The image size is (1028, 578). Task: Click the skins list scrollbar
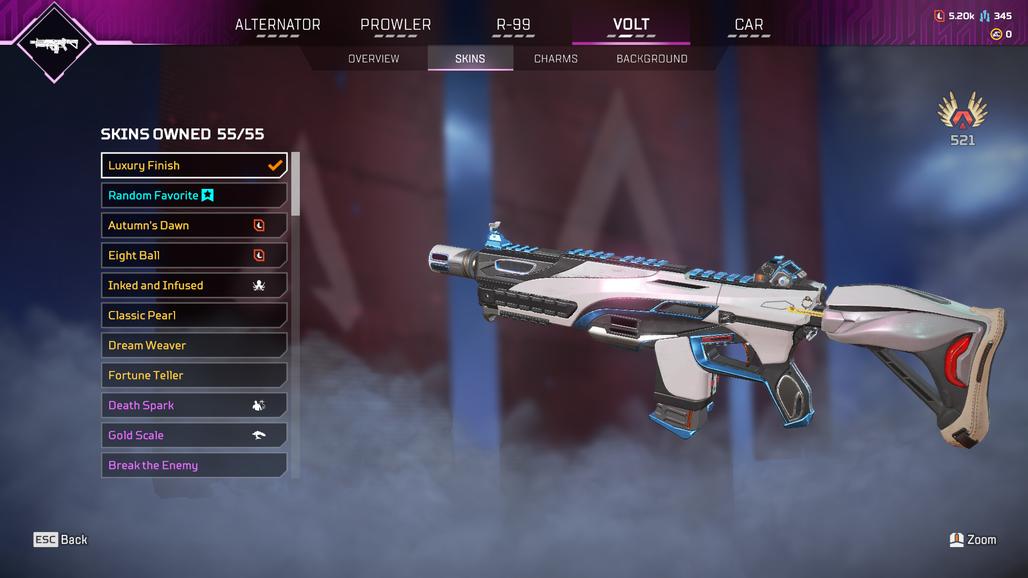(295, 184)
